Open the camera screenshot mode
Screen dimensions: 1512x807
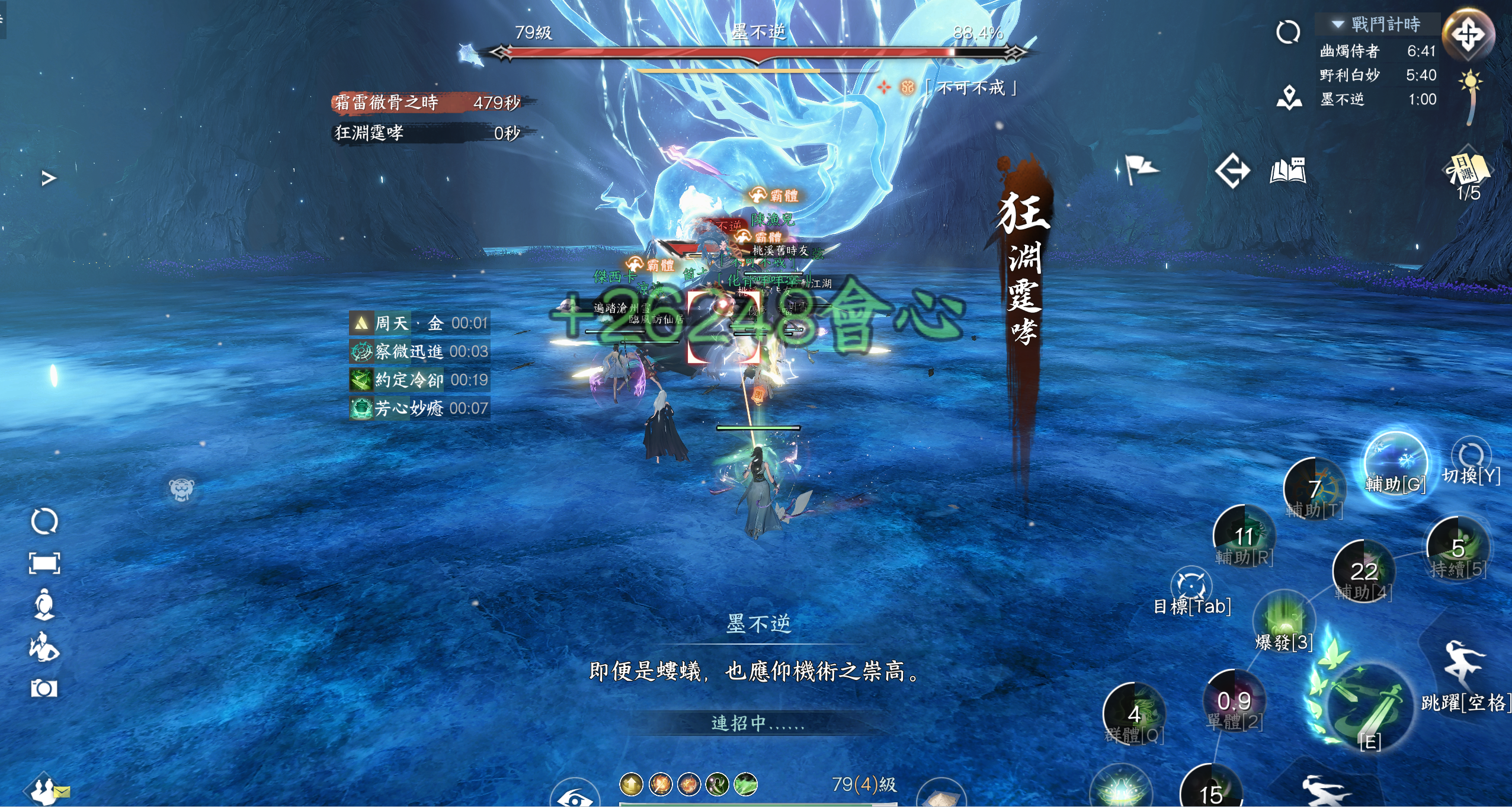[x=44, y=688]
